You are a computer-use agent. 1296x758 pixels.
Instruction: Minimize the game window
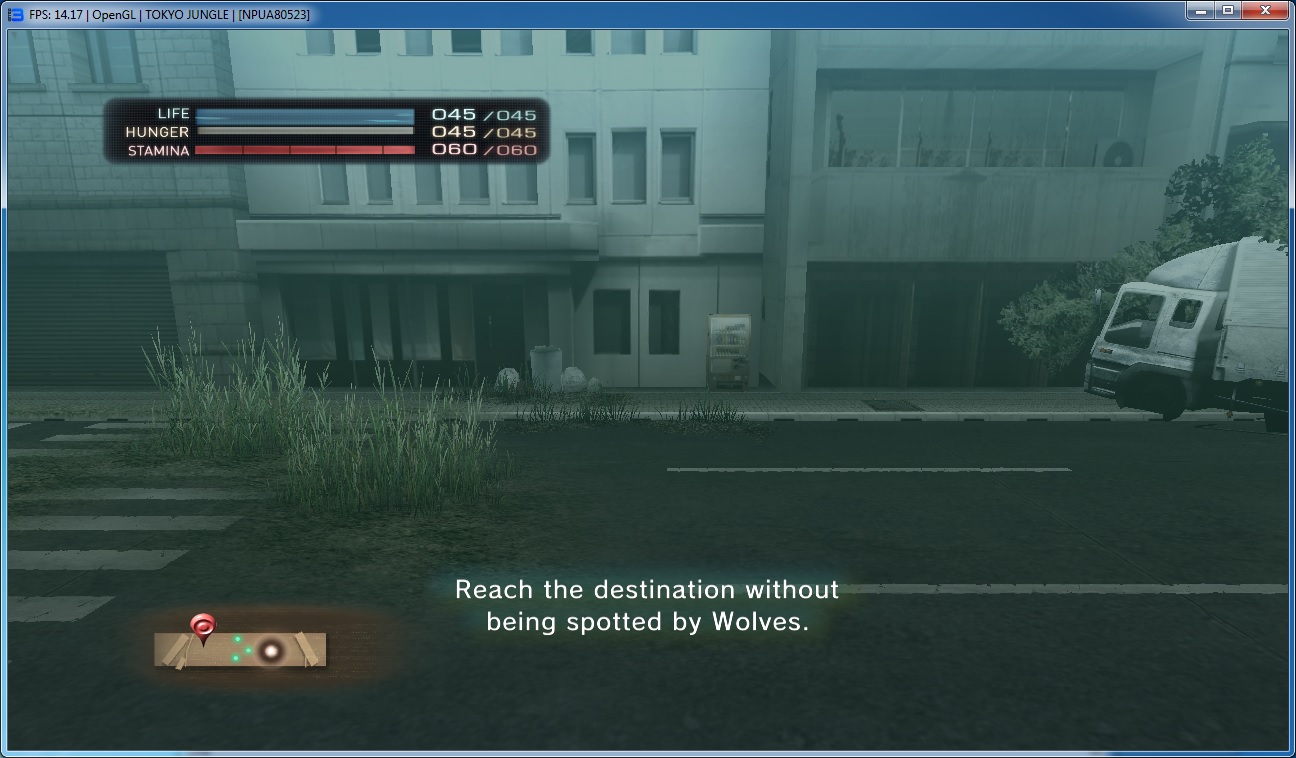(1200, 10)
